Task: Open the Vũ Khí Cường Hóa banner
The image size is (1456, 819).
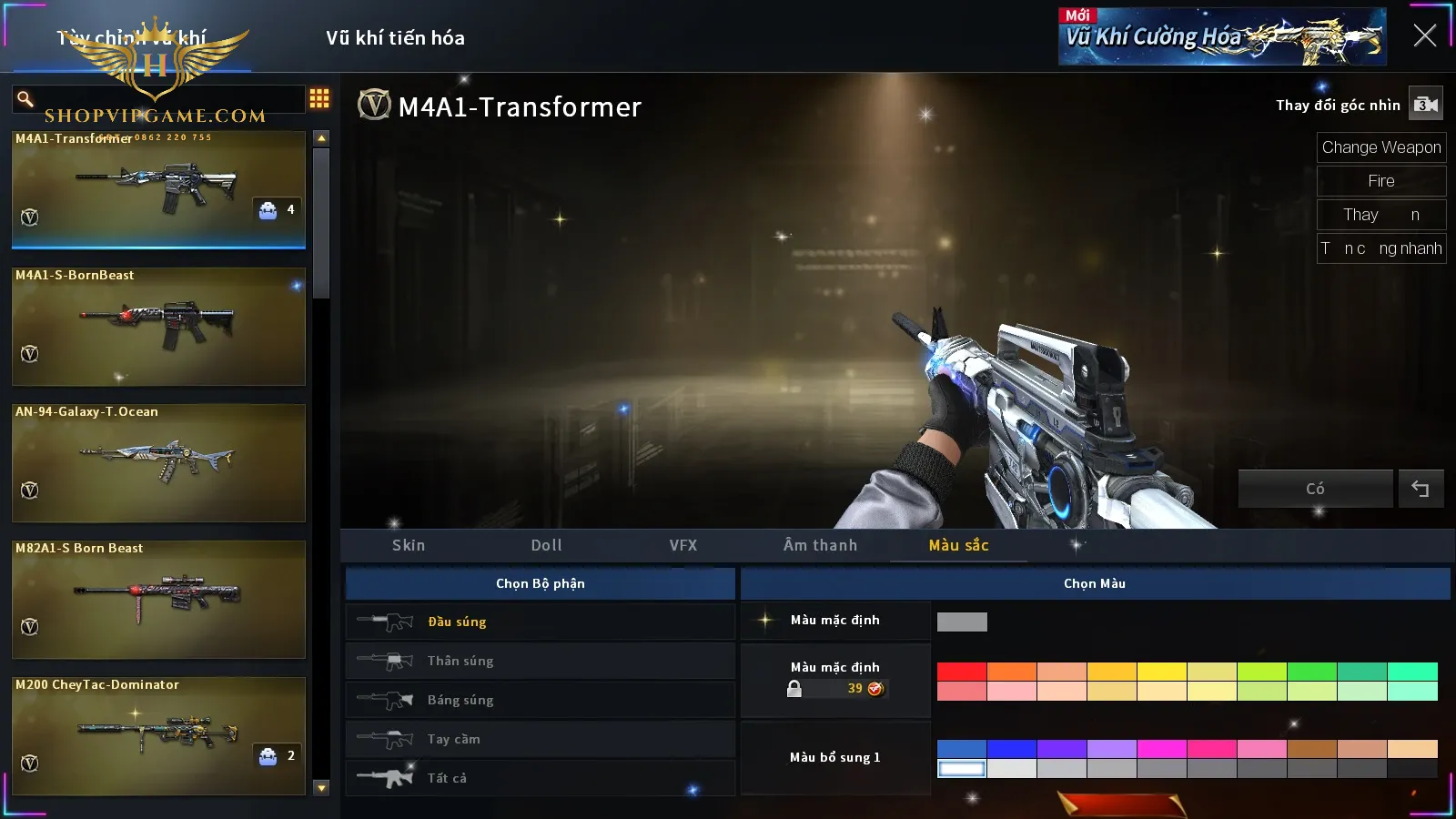Action: coord(1222,36)
